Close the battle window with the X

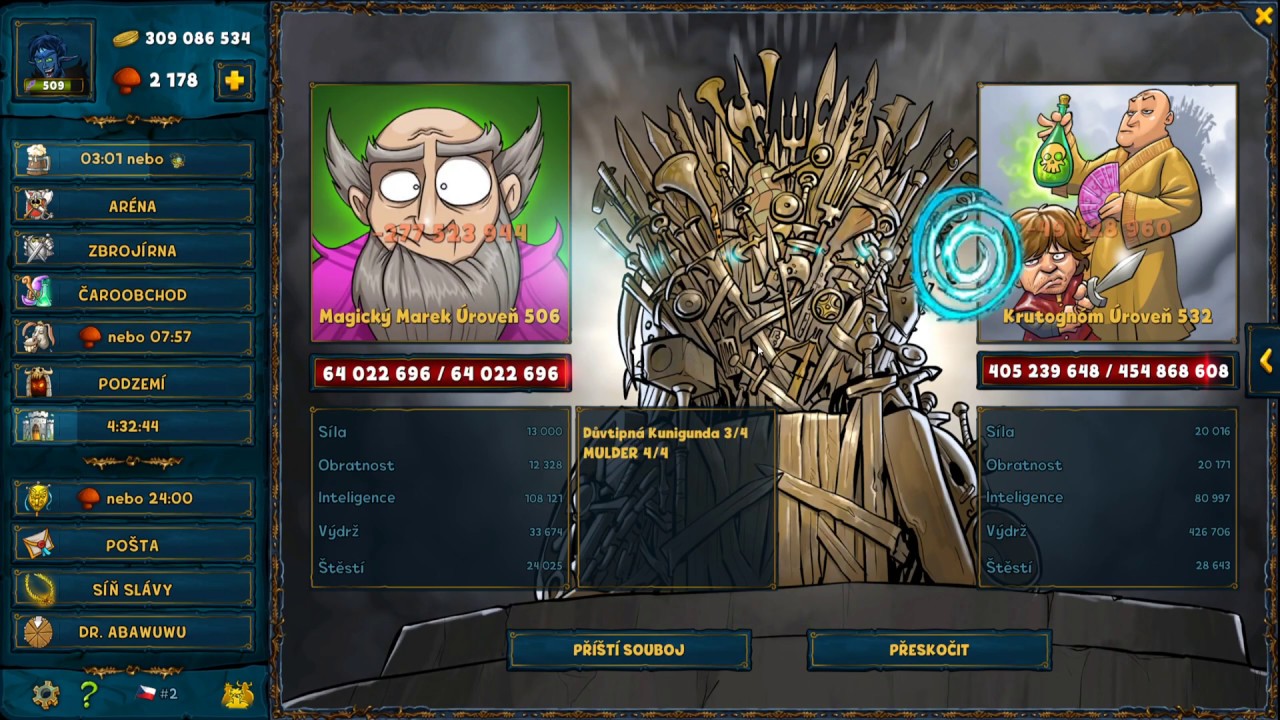point(1263,16)
